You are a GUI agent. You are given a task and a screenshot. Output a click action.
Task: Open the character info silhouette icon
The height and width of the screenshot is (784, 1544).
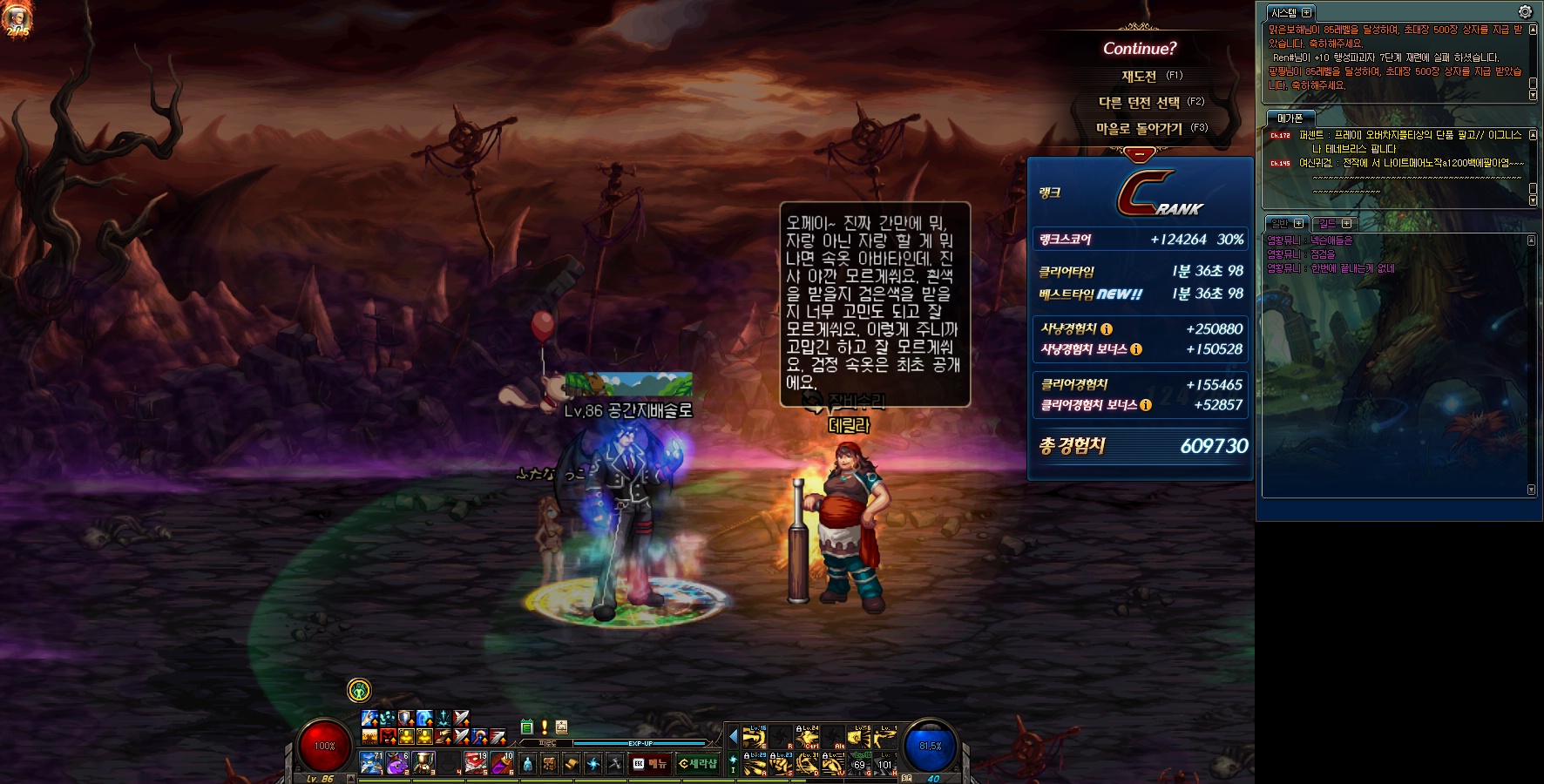point(527,764)
